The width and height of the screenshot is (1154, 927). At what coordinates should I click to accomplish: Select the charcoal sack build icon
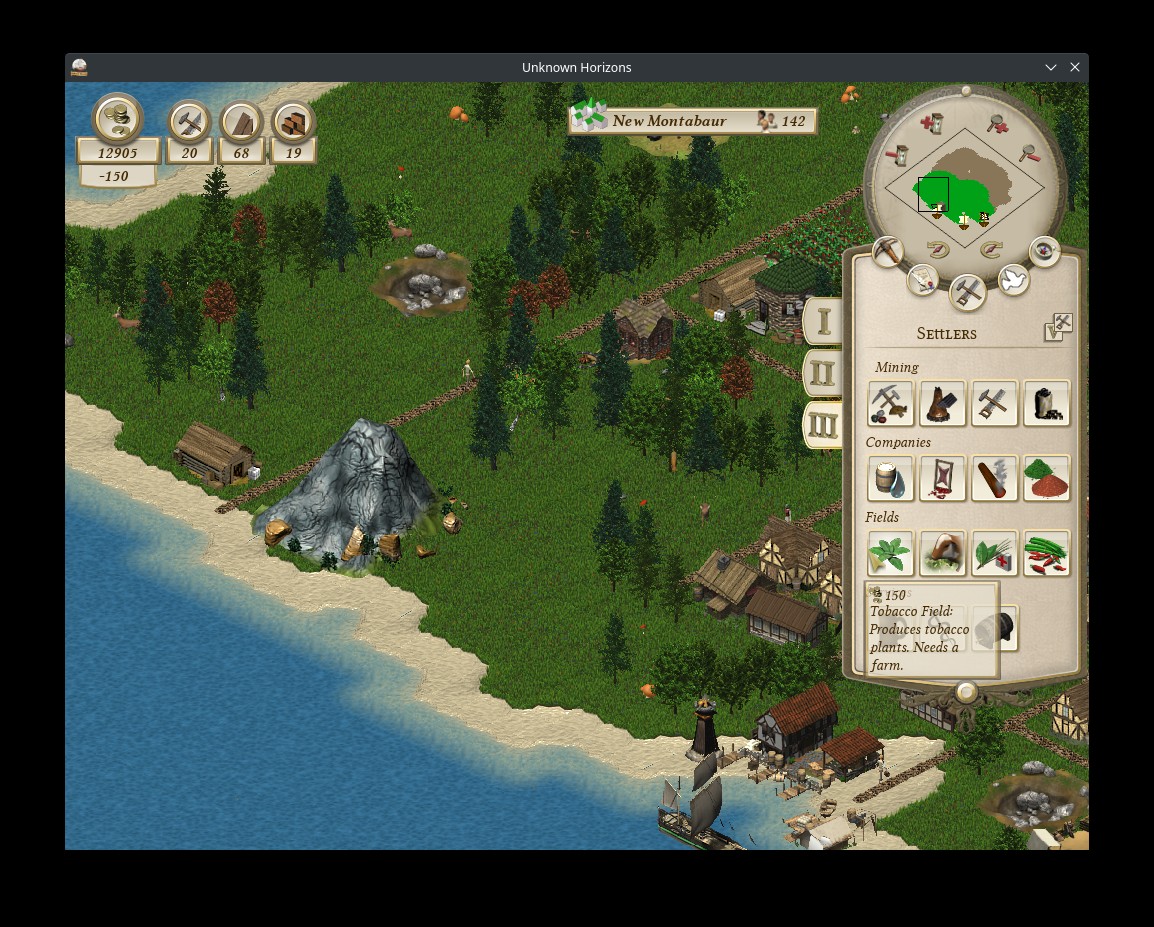(1046, 403)
